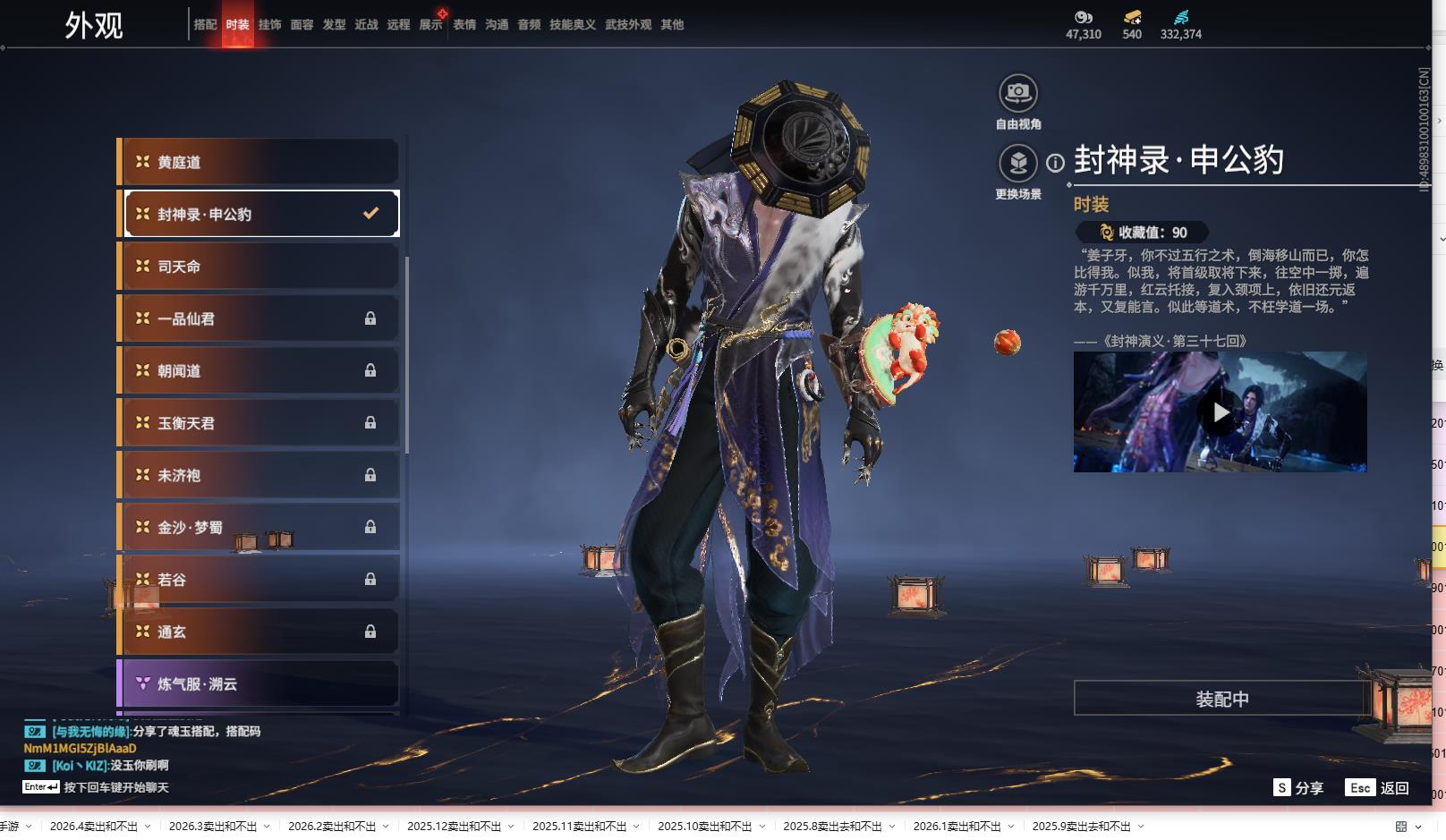This screenshot has width=1446, height=840.
Task: Open the 2026.4卖出和不出 sheet tab
Action: 94,827
